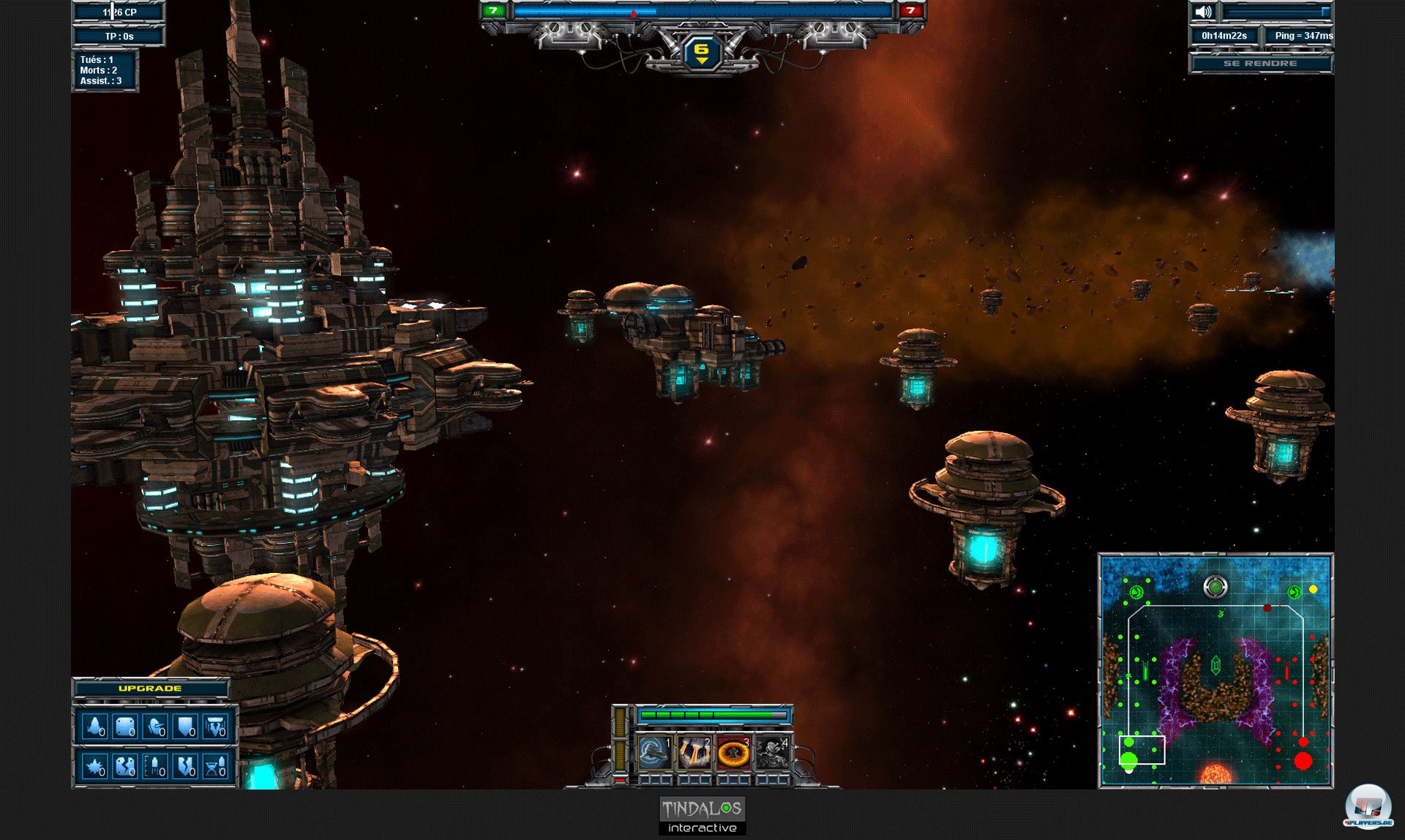Click the yellow UPGRADE header
This screenshot has height=840, width=1405.
[x=150, y=689]
